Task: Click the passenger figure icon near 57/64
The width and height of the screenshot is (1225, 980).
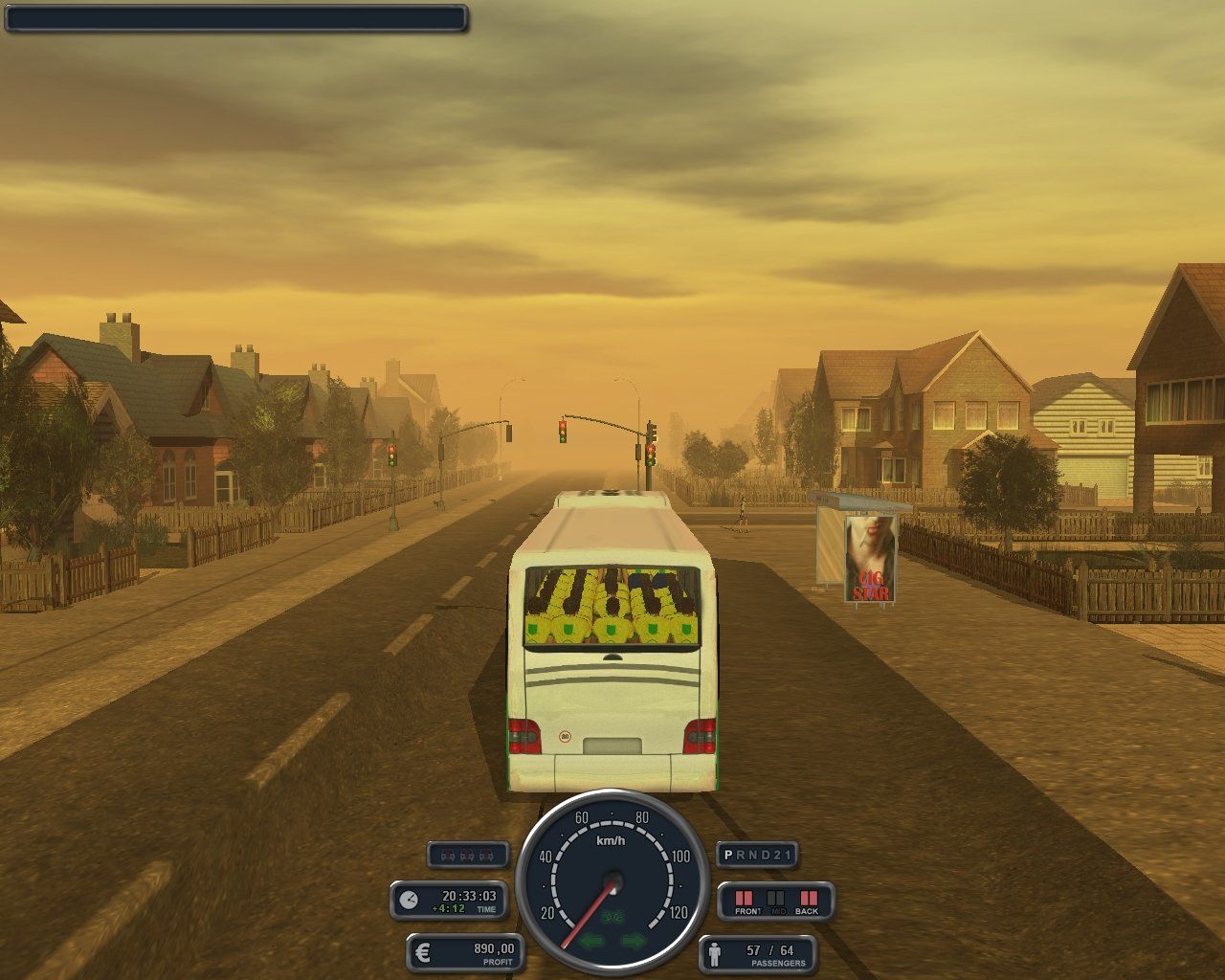Action: click(716, 956)
